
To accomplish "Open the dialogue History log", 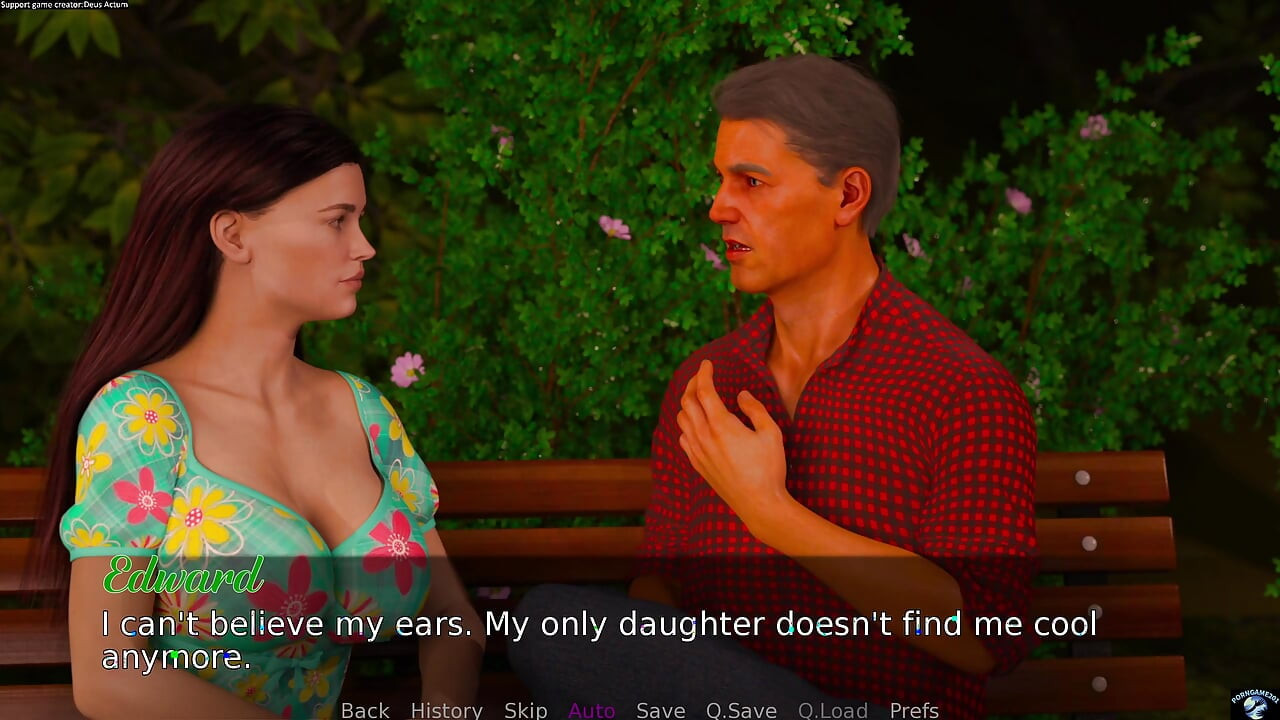I will (446, 710).
